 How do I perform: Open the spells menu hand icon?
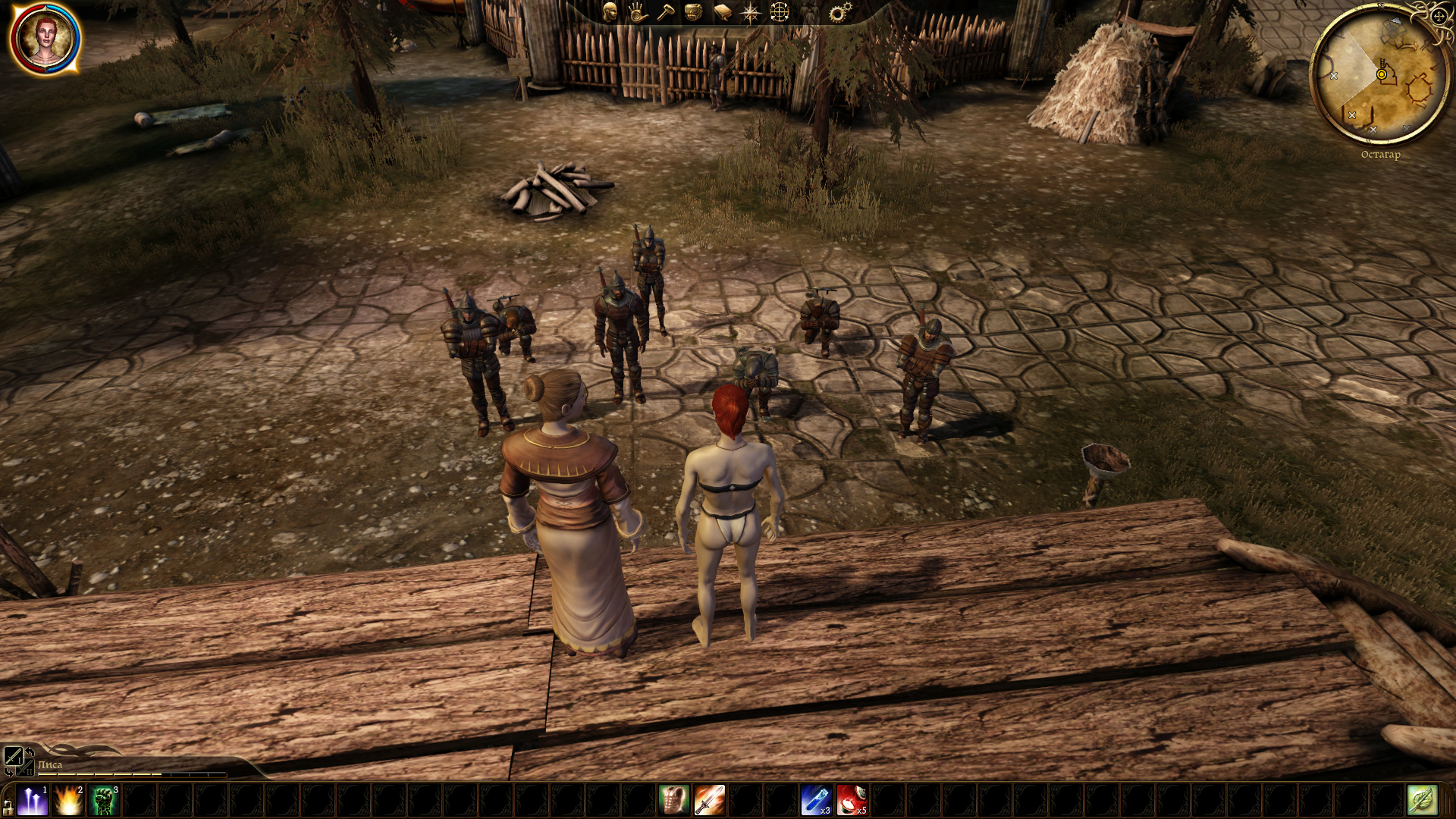[638, 12]
